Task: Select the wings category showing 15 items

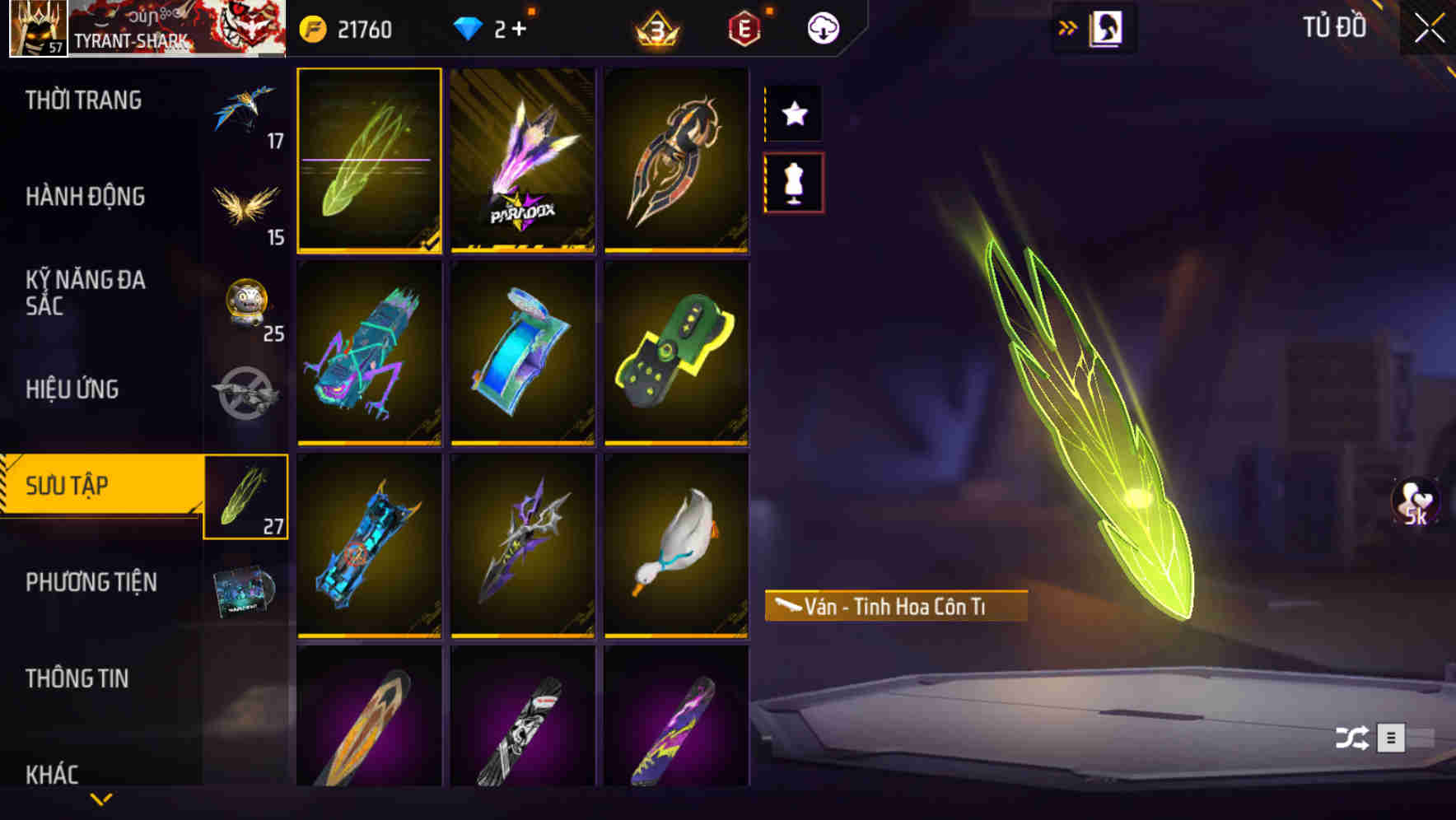Action: (246, 207)
